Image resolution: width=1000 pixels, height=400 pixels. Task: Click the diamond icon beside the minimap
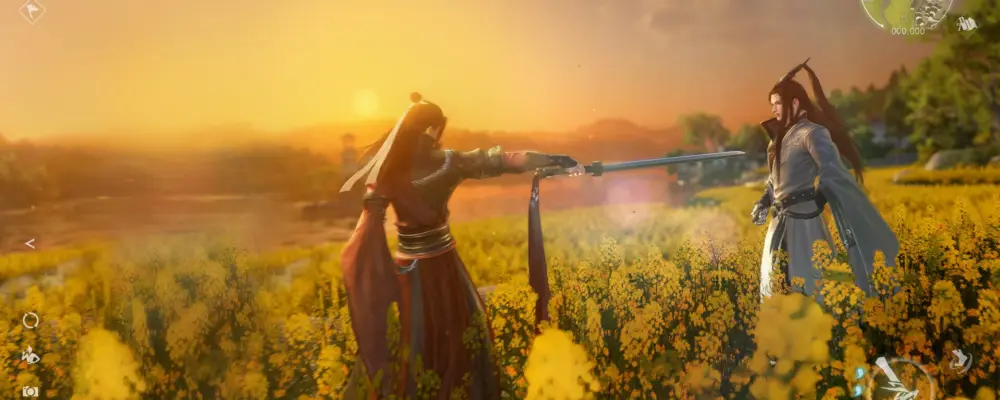click(965, 22)
